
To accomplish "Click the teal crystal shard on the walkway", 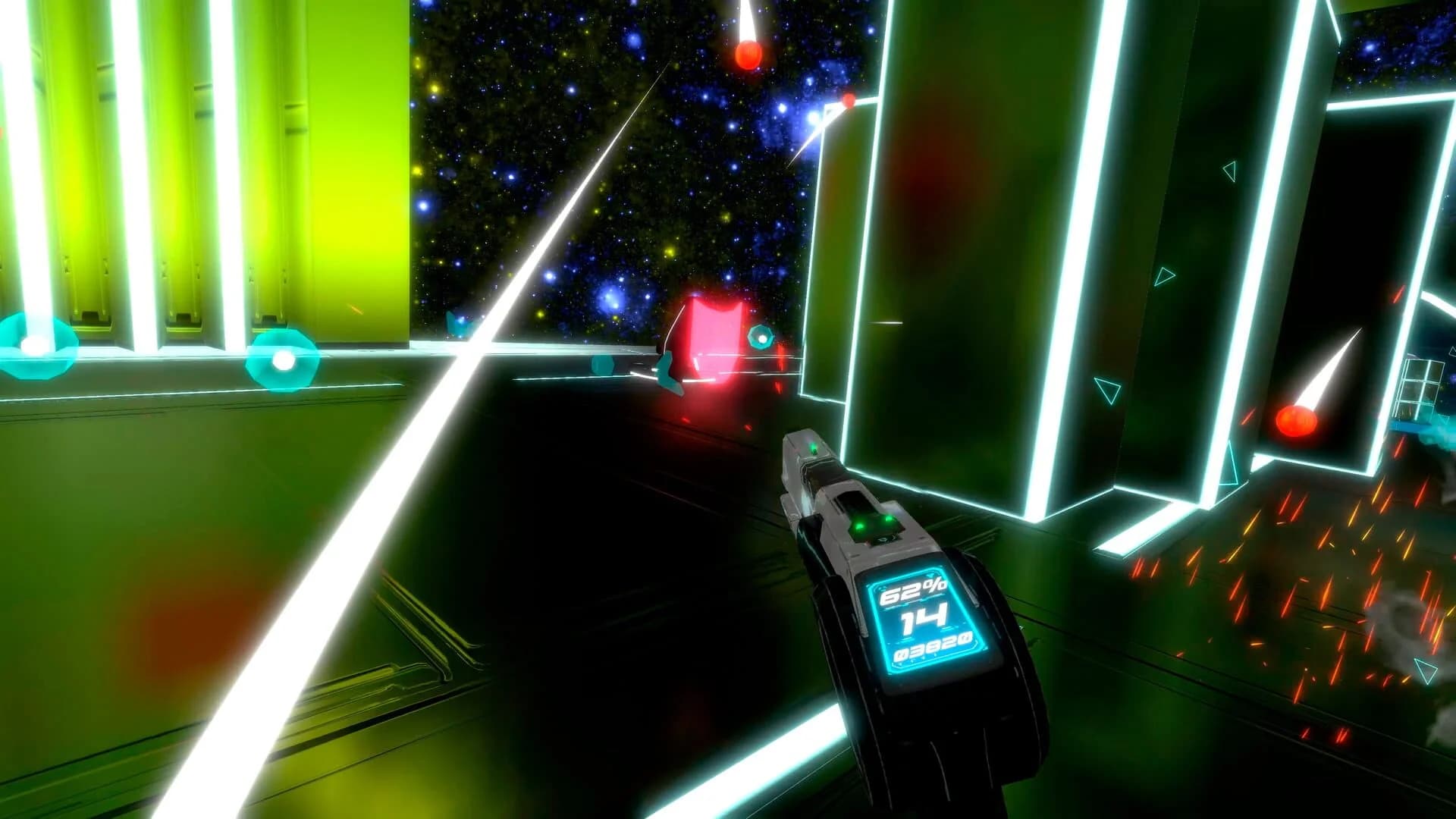I will click(602, 365).
